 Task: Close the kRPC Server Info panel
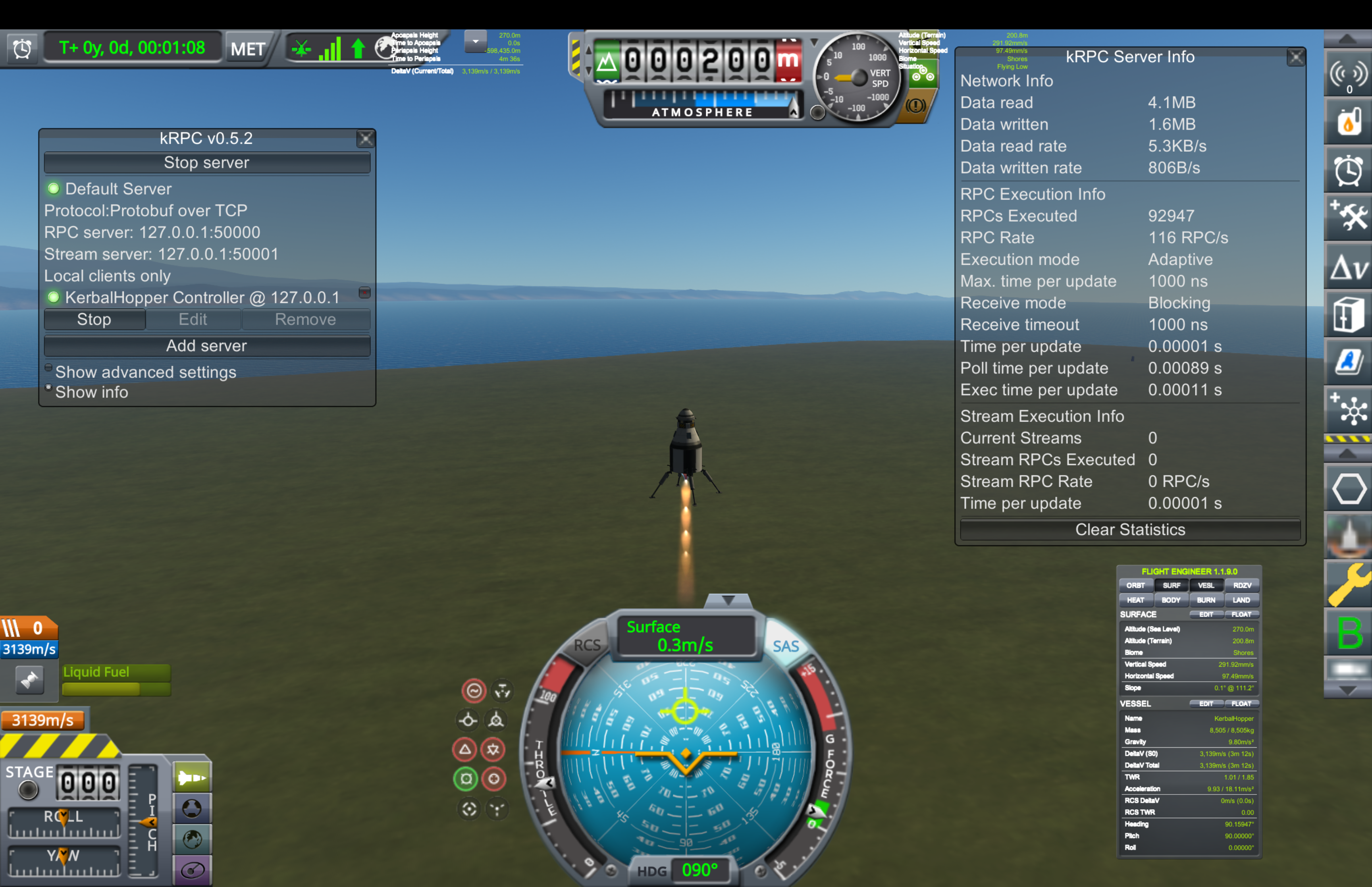(1295, 57)
